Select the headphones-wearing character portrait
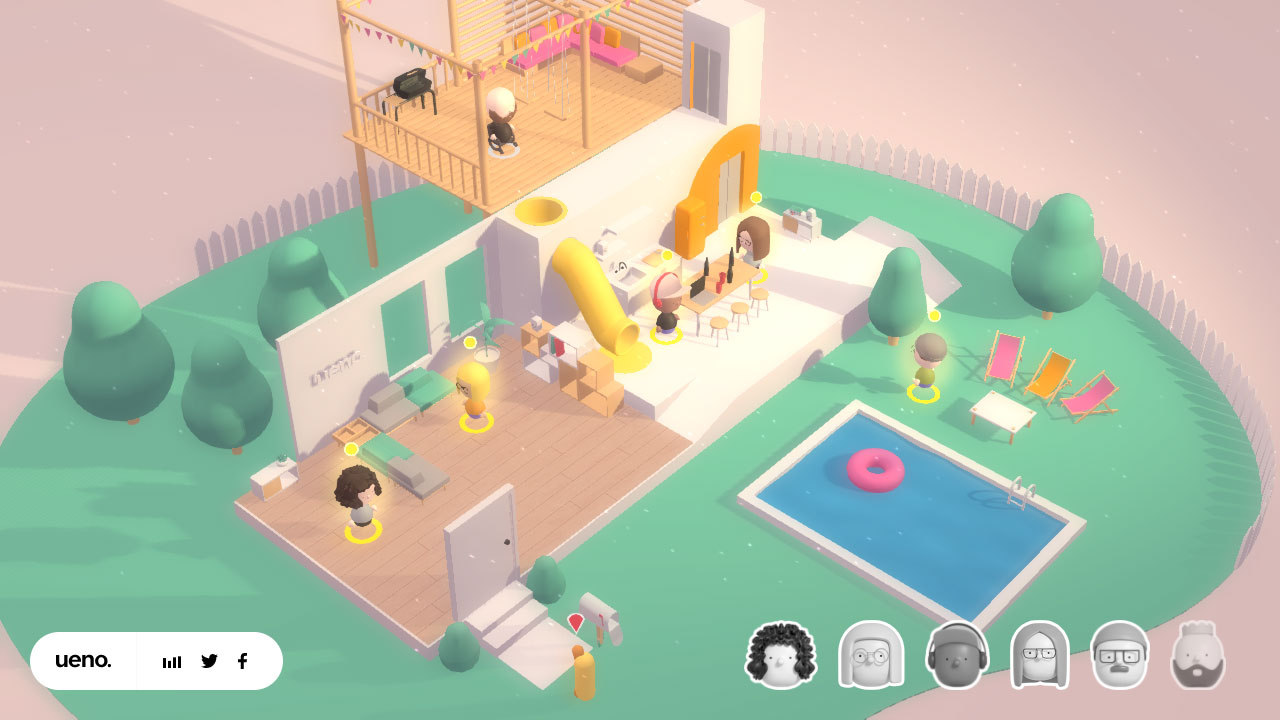 click(x=957, y=656)
